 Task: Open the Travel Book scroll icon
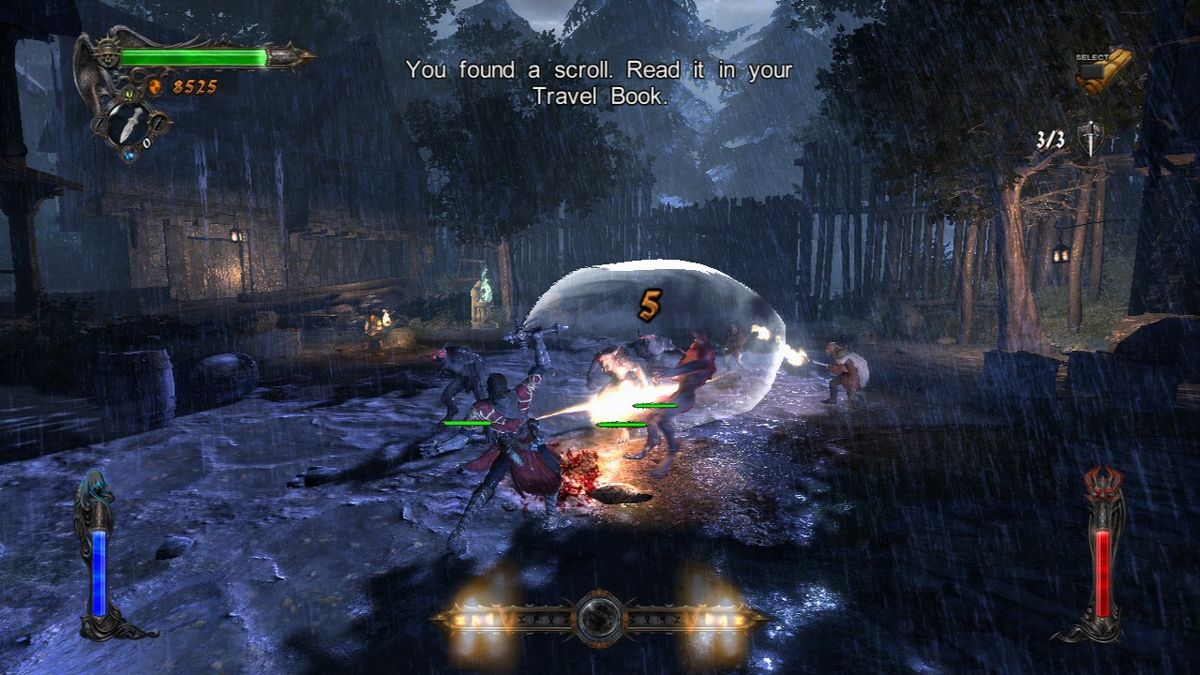[1104, 71]
